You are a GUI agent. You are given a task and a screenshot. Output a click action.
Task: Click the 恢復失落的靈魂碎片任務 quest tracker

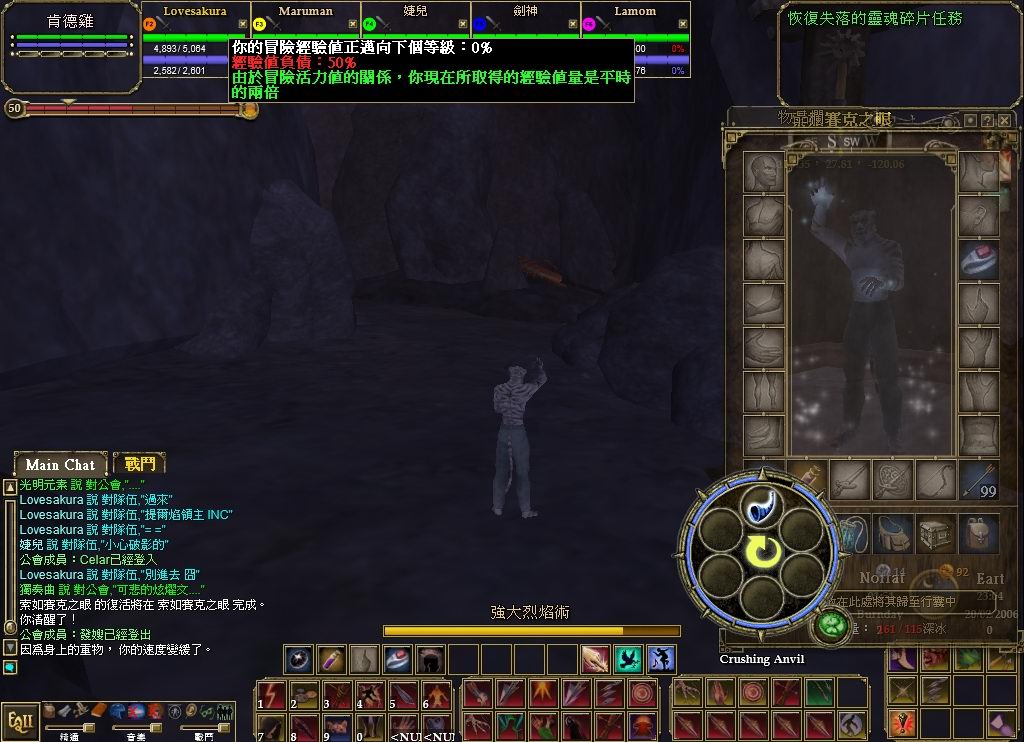click(875, 19)
